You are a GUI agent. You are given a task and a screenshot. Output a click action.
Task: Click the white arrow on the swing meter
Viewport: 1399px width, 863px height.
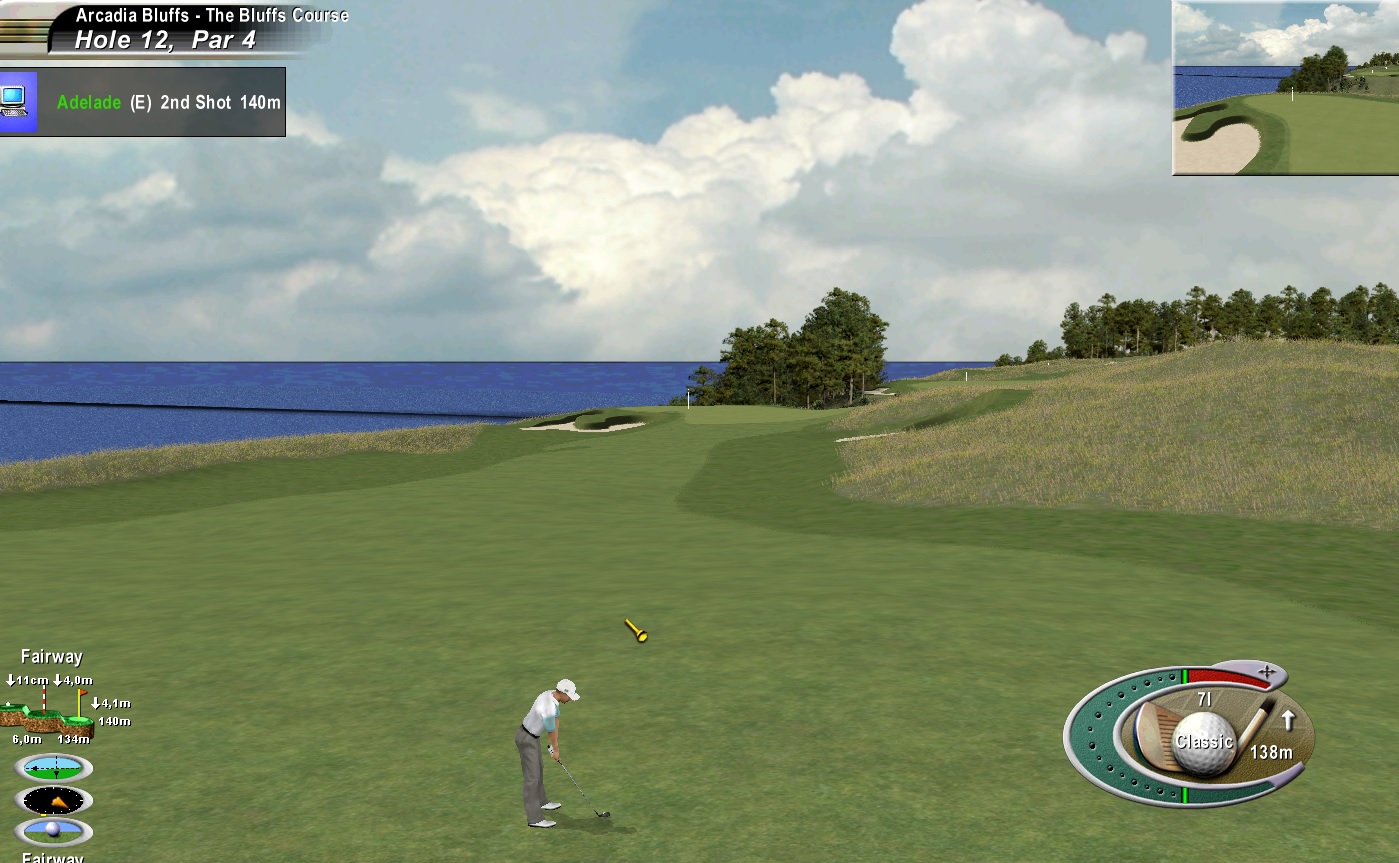(x=1288, y=719)
